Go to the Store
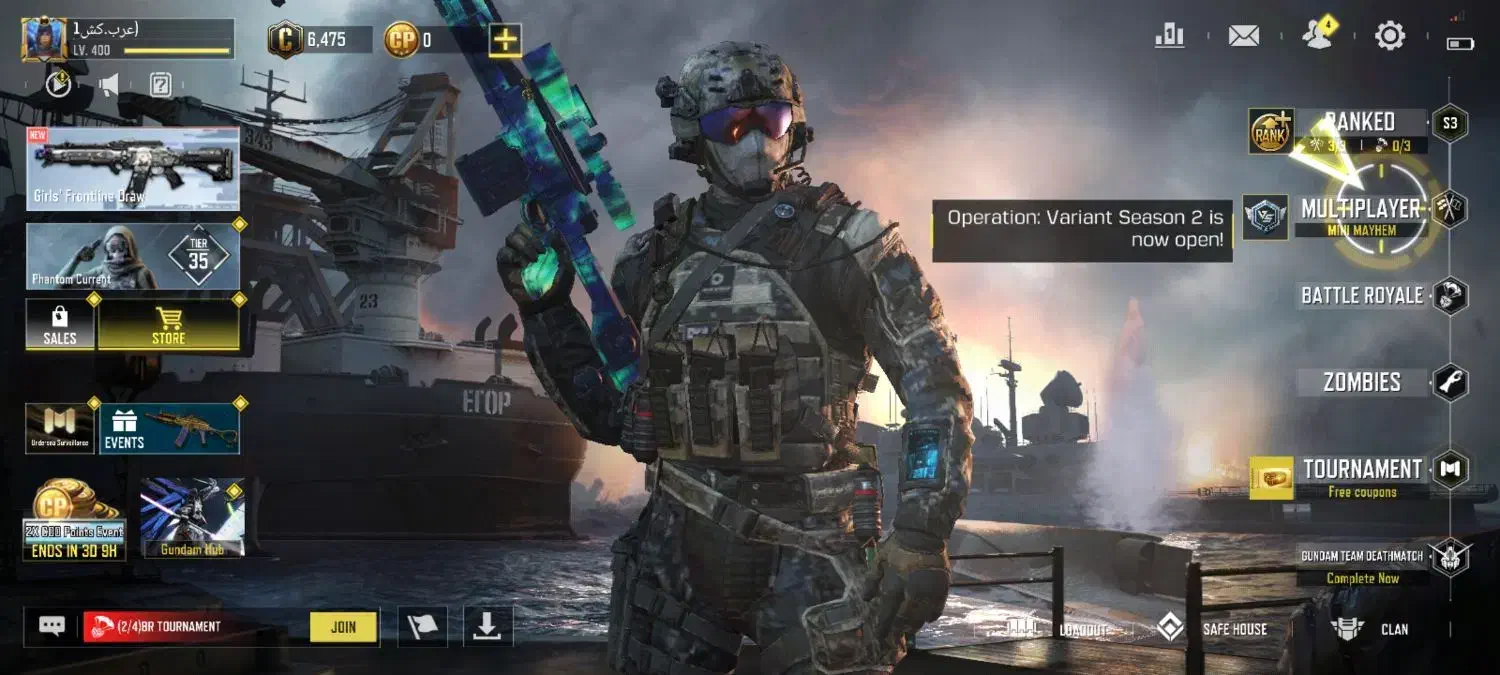1500x675 pixels. 168,325
